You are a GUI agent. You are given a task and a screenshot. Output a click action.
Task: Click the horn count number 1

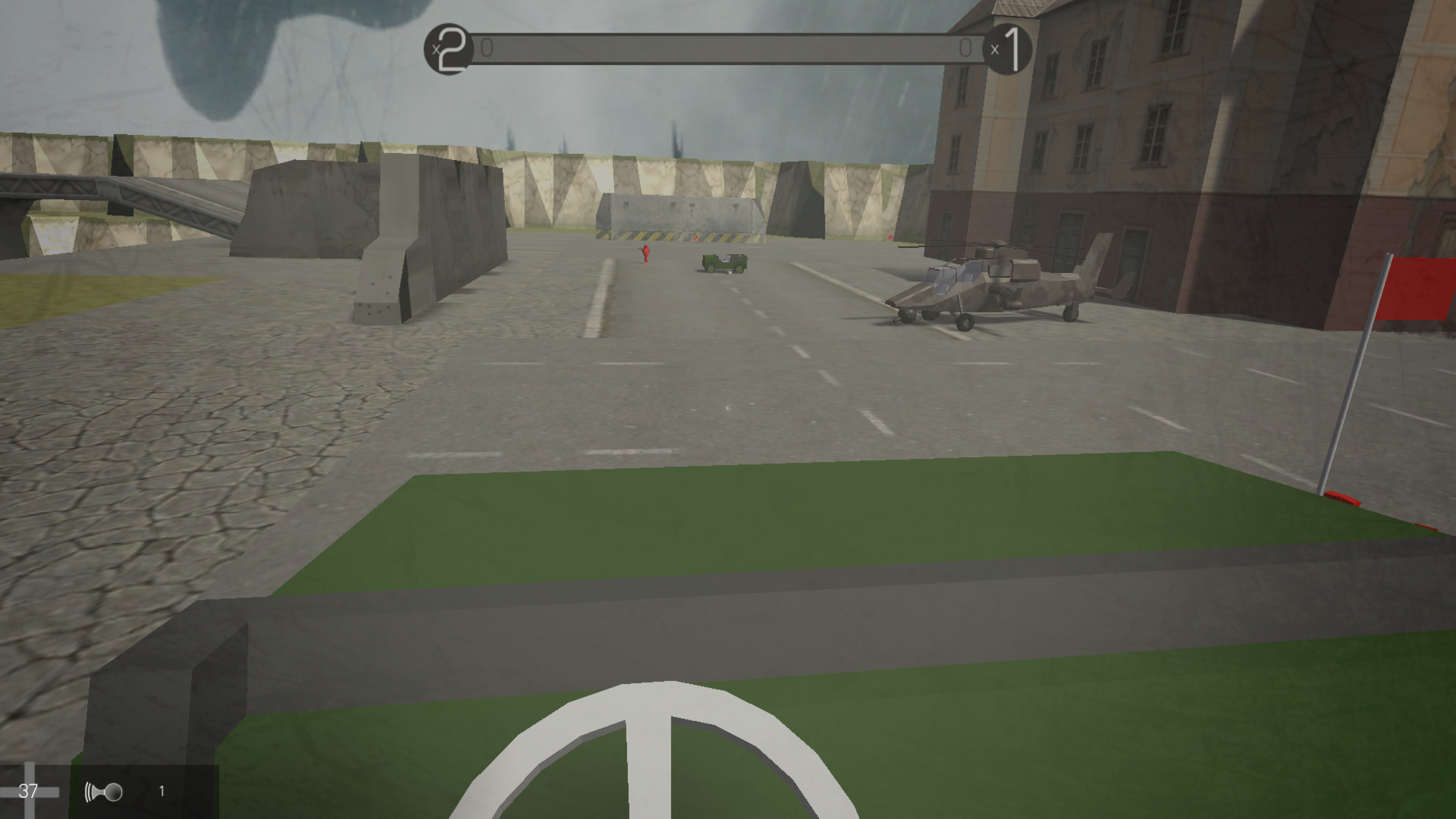coord(162,792)
